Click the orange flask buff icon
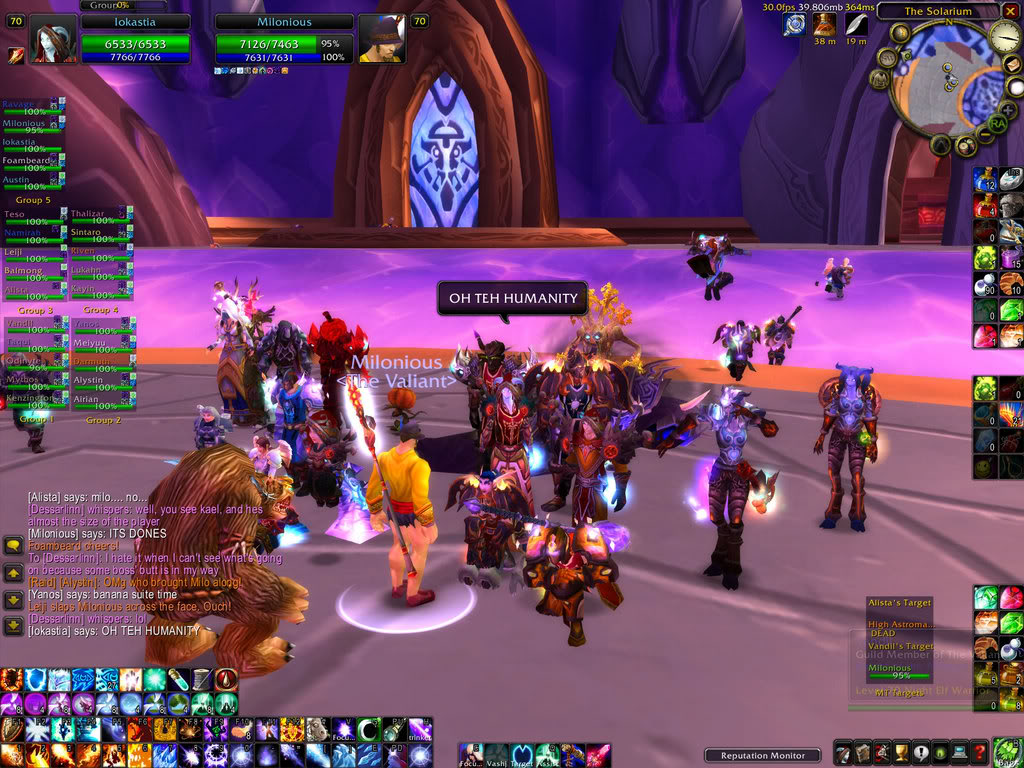The image size is (1024, 768). (x=825, y=23)
